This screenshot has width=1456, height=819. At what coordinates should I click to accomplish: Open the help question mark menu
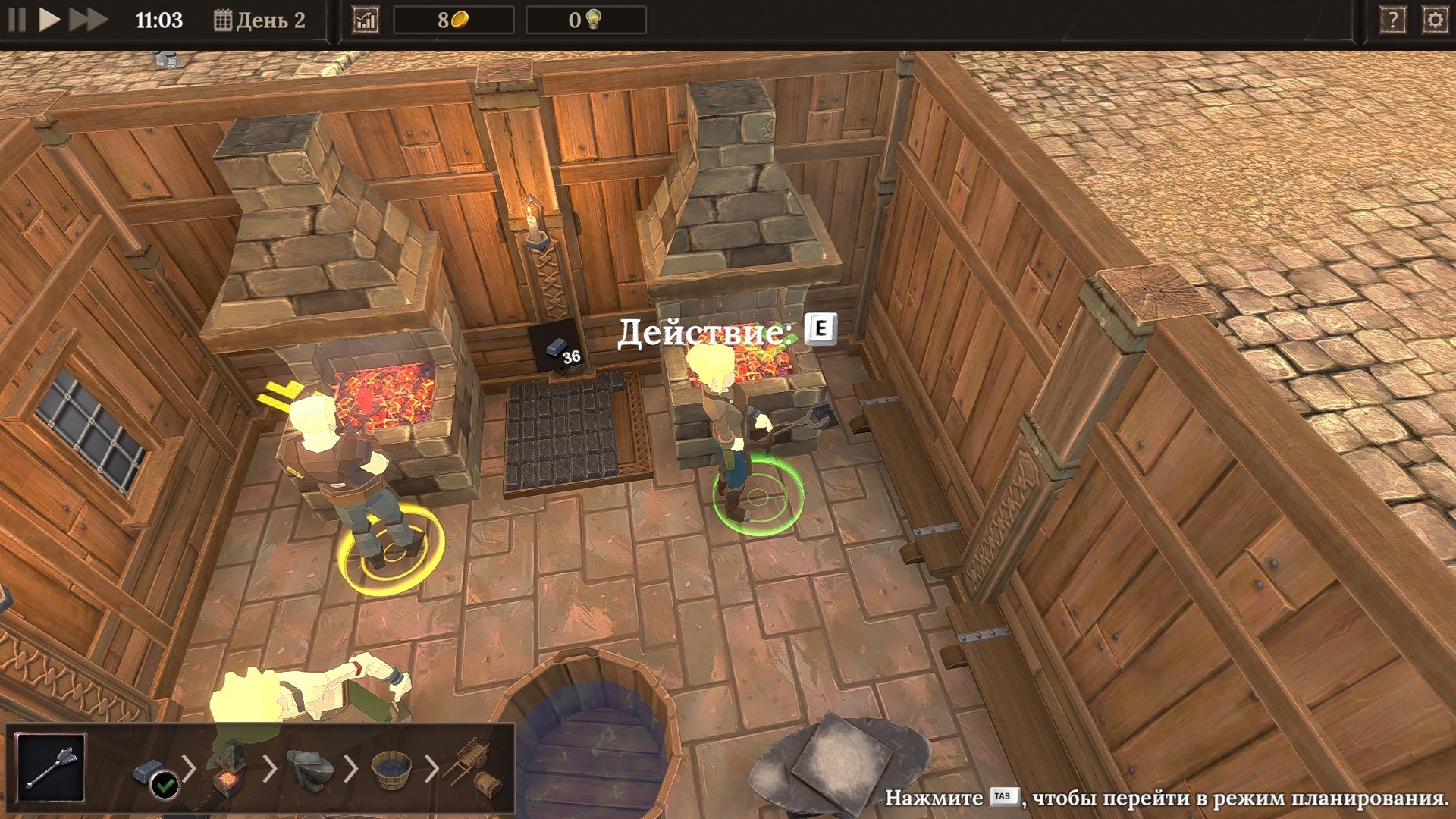coord(1392,20)
